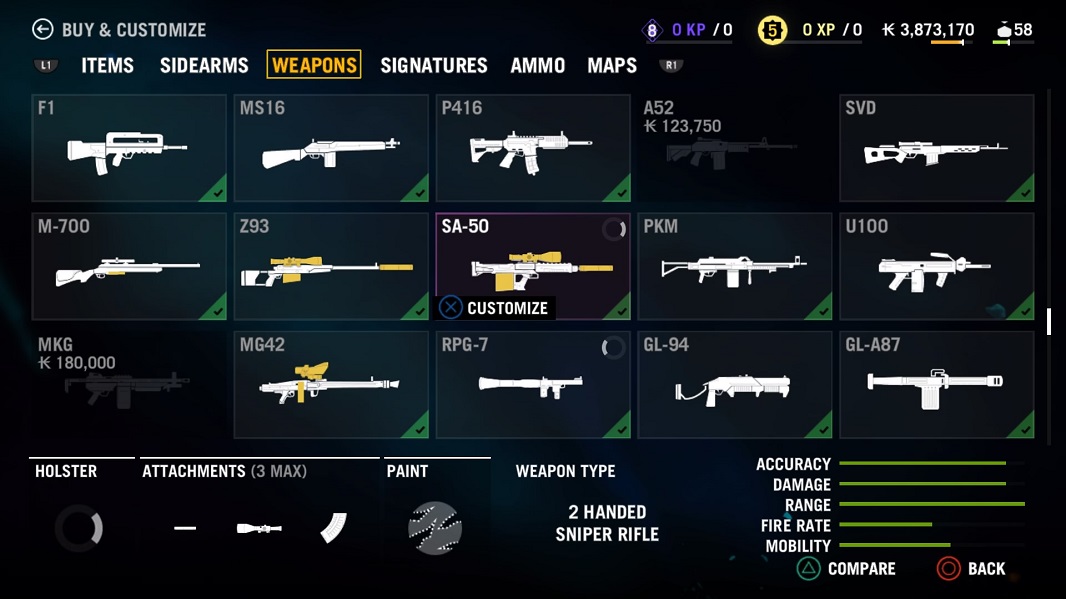
Task: Select the Z93 sniper rifle tile
Action: (331, 266)
